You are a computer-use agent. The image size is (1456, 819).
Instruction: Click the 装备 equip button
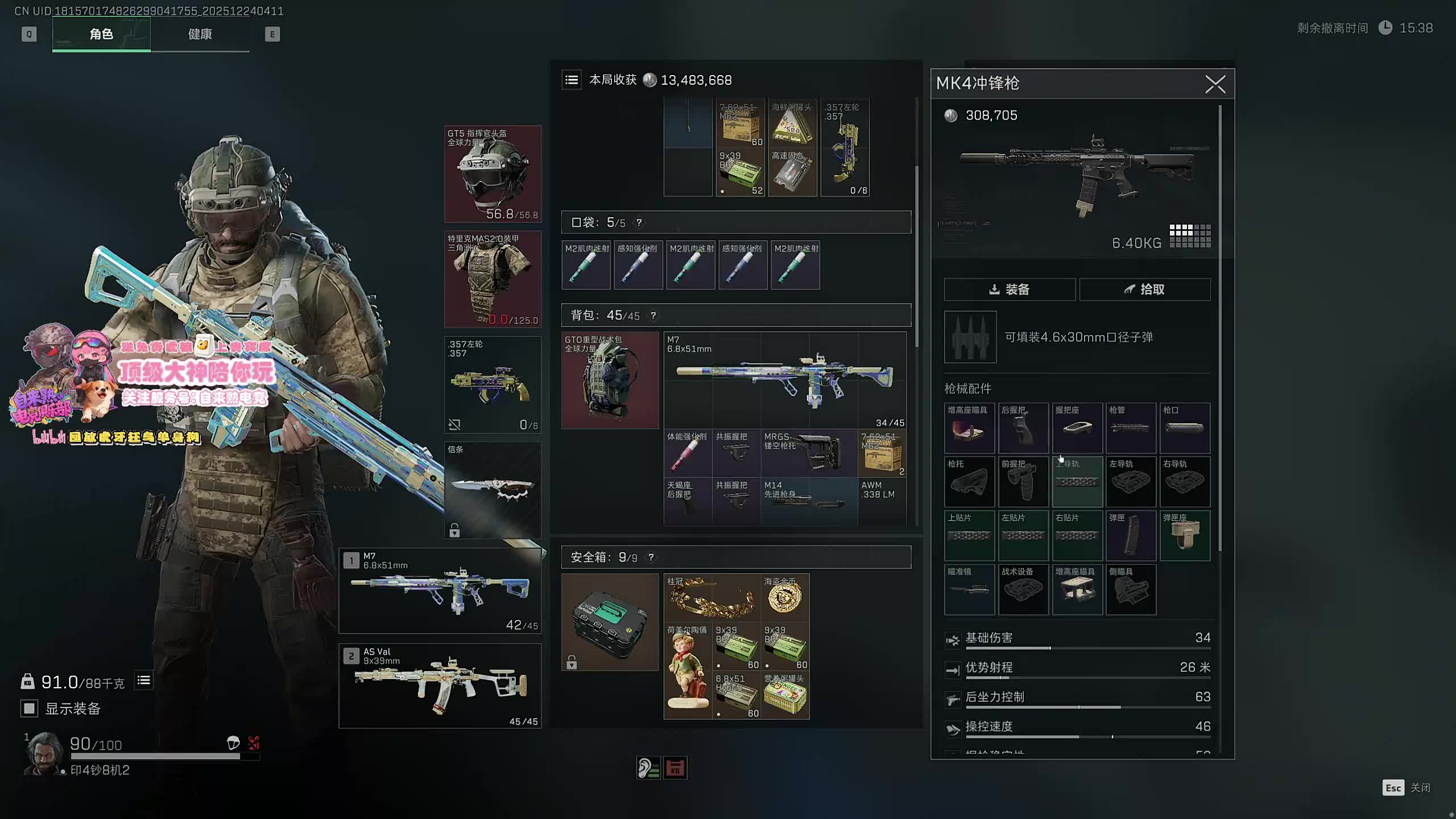(x=1010, y=289)
